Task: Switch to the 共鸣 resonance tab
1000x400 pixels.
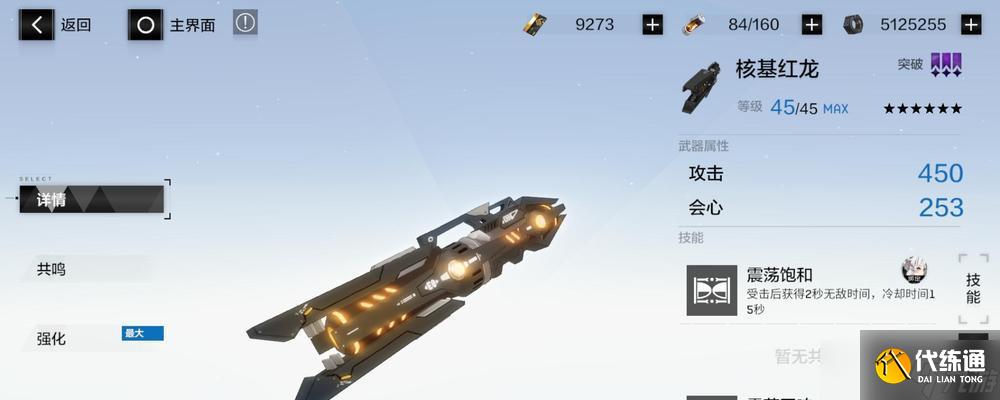Action: pyautogui.click(x=52, y=268)
